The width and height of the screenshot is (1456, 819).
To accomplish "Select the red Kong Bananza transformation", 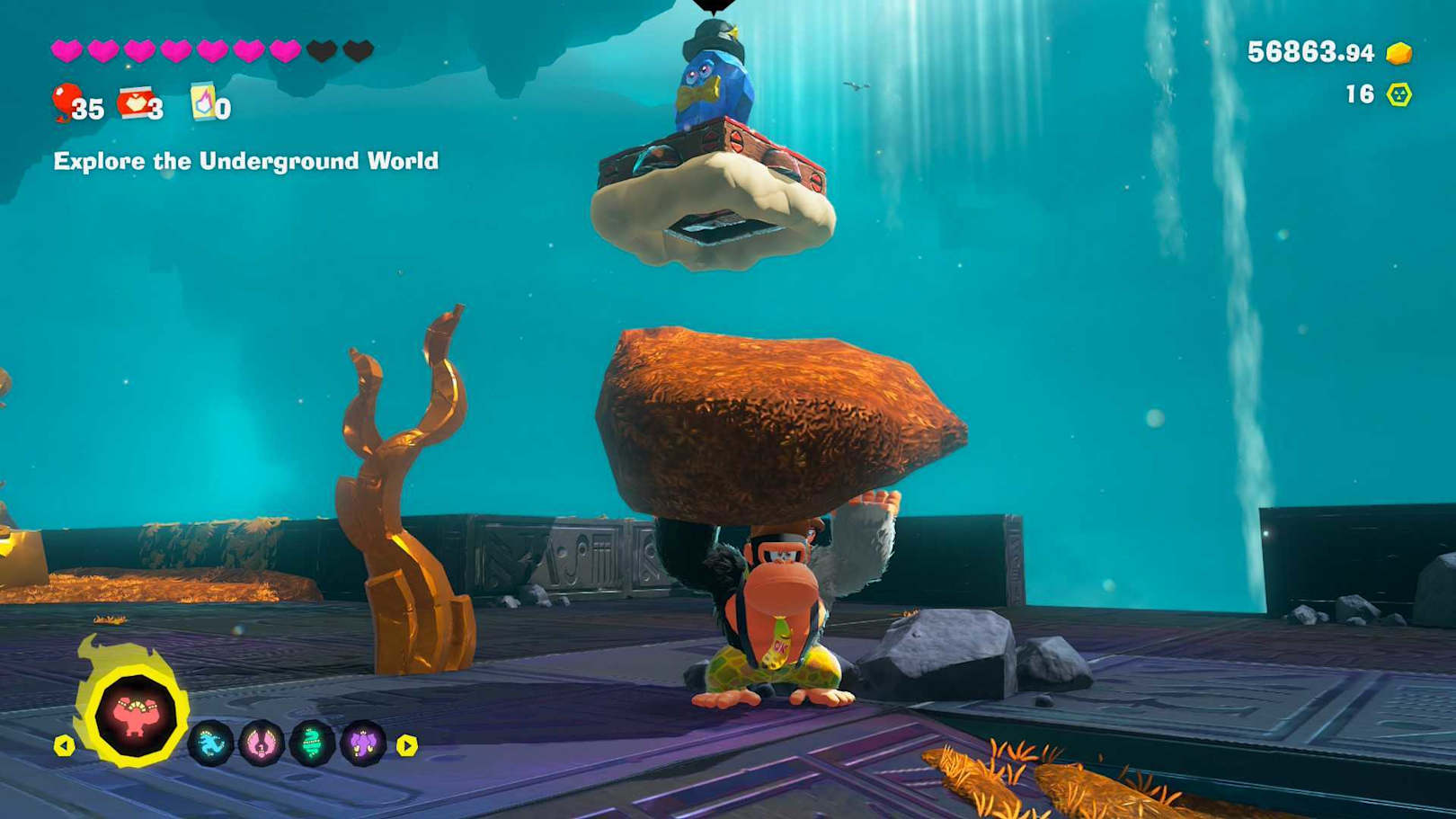I will 136,717.
